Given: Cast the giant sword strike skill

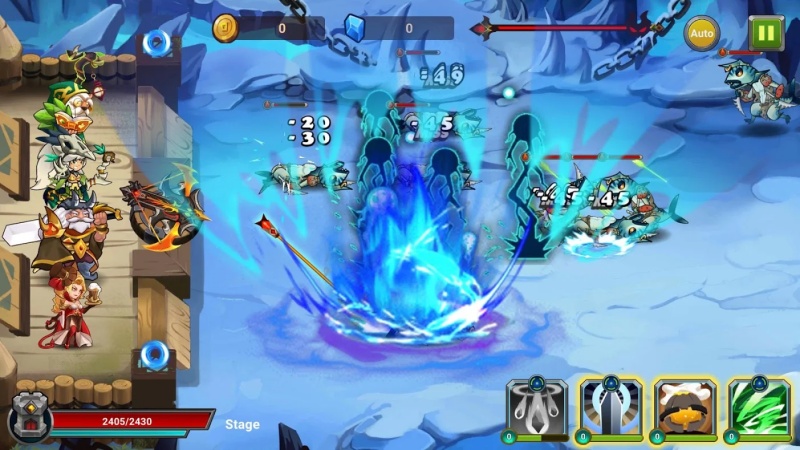Looking at the screenshot, I should 610,409.
